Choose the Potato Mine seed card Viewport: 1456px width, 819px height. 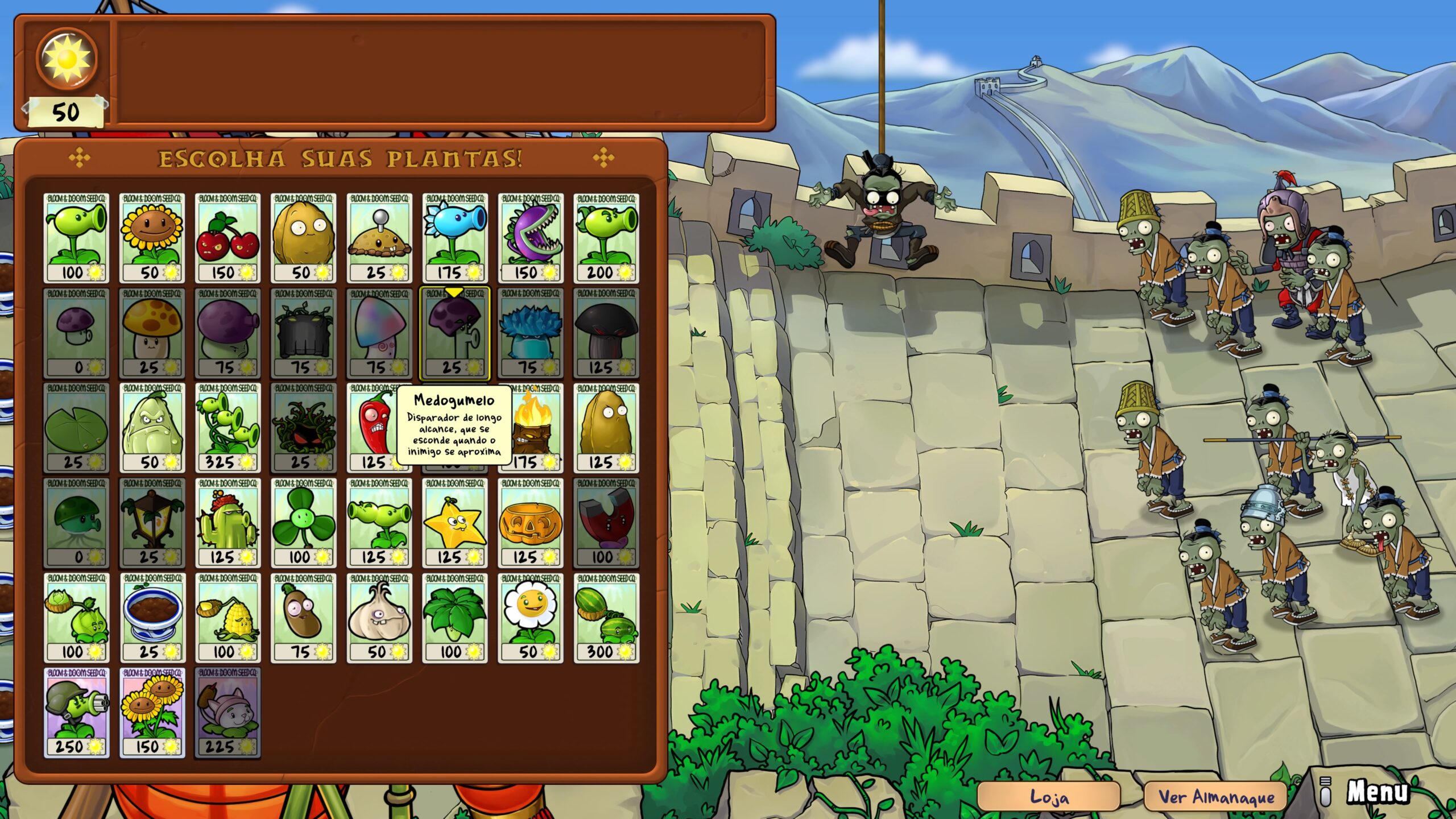tap(379, 238)
